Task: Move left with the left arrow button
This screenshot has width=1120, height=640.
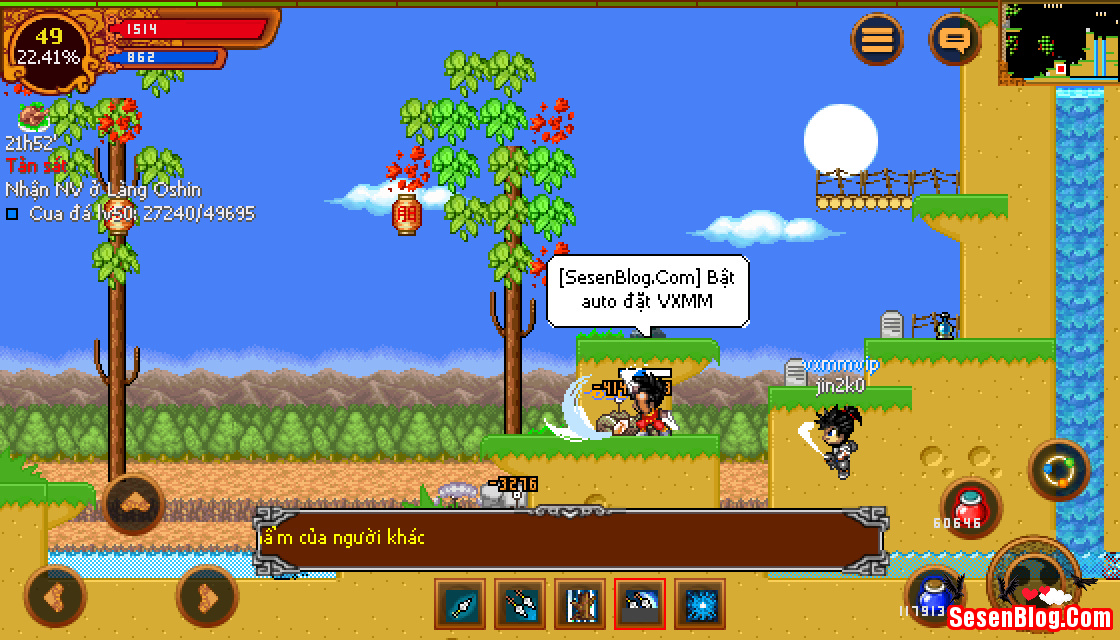Action: point(55,596)
